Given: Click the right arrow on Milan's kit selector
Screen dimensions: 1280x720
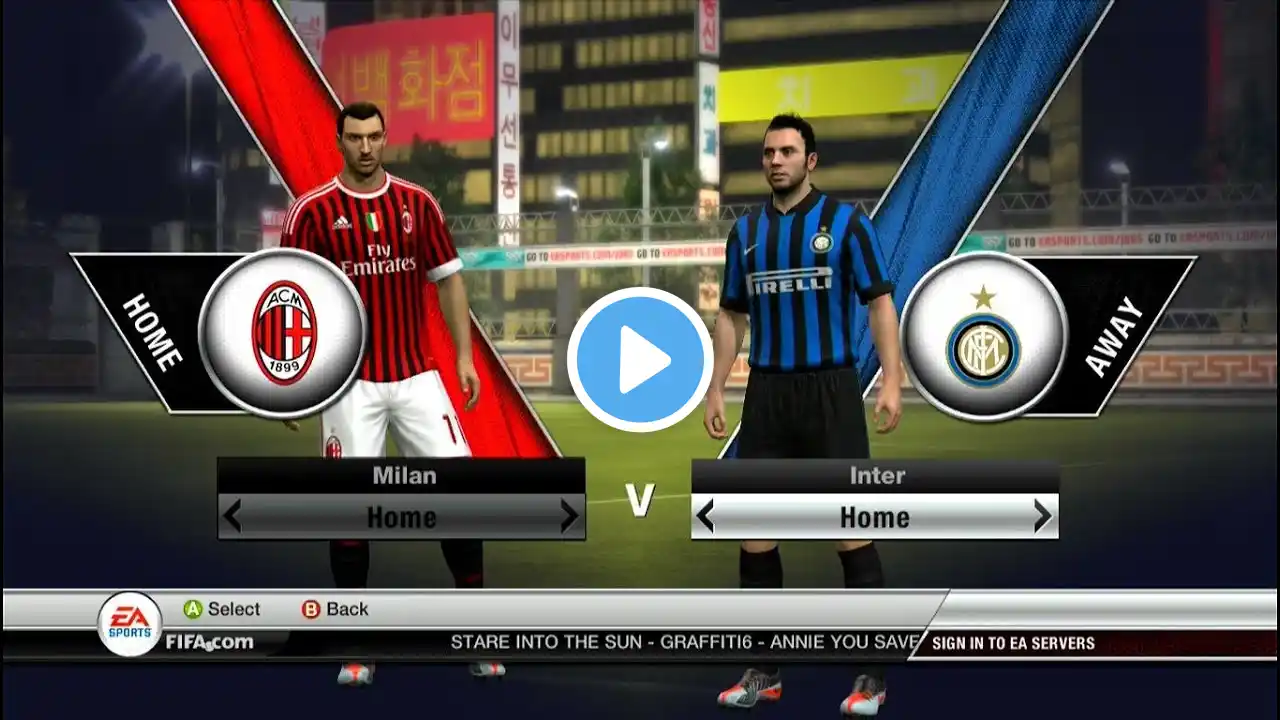Looking at the screenshot, I should (569, 517).
